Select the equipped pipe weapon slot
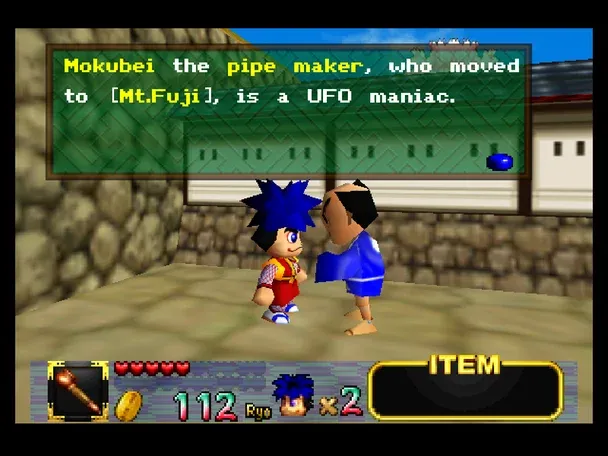The height and width of the screenshot is (456, 608). point(78,391)
